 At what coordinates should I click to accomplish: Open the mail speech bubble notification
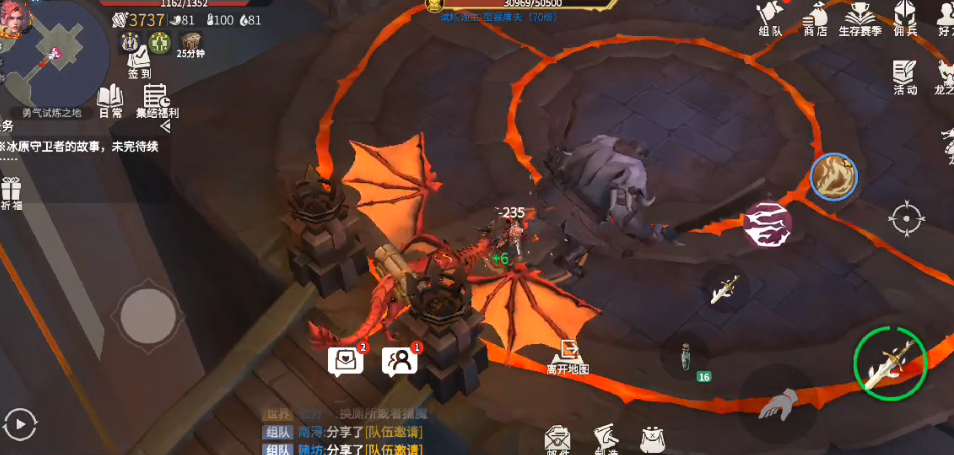[345, 361]
